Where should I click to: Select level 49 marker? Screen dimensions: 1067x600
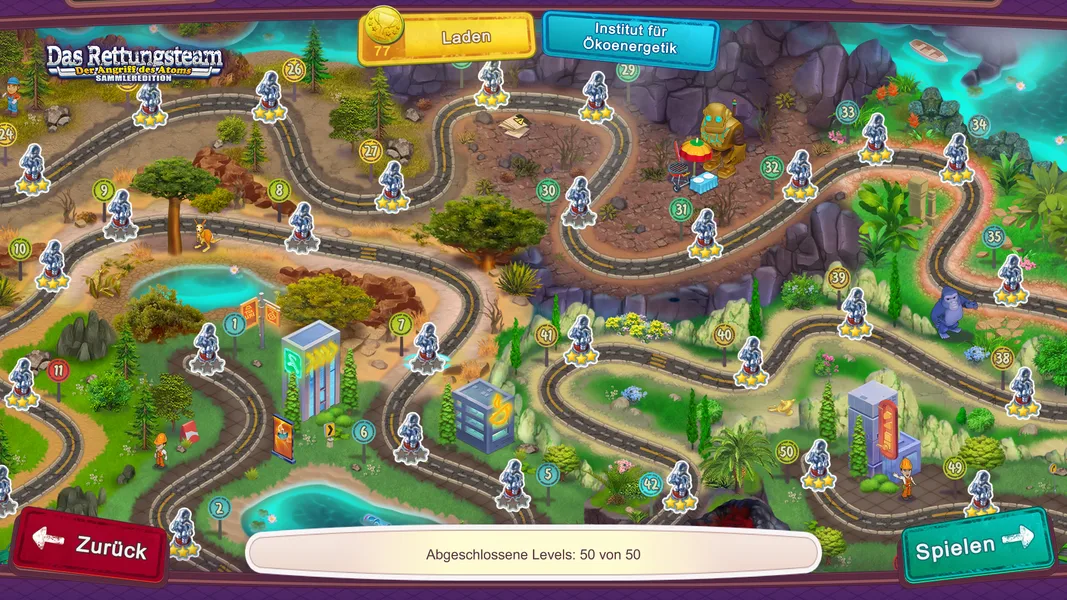point(954,467)
